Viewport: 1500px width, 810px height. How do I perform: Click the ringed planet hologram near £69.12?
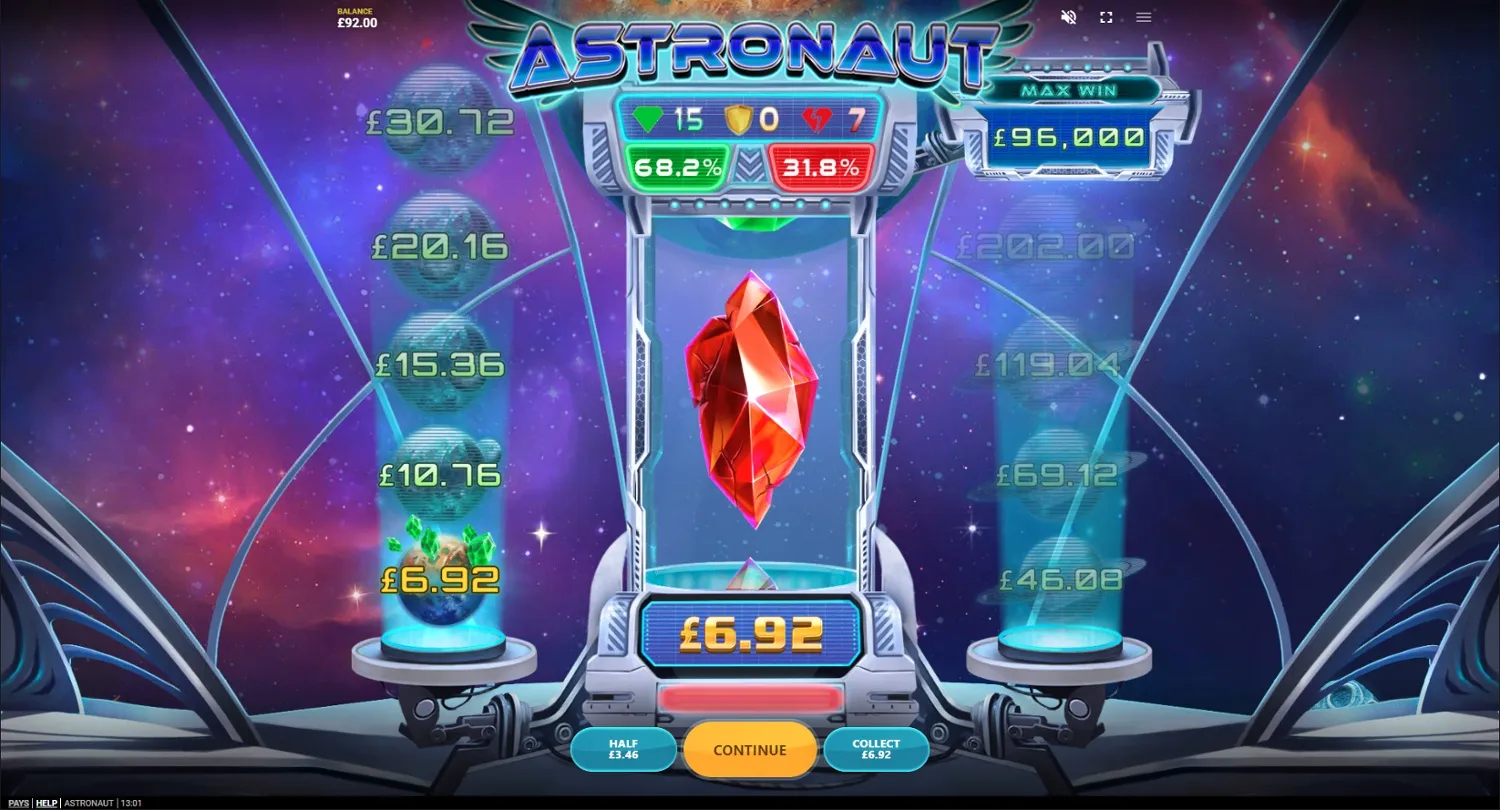(1055, 468)
